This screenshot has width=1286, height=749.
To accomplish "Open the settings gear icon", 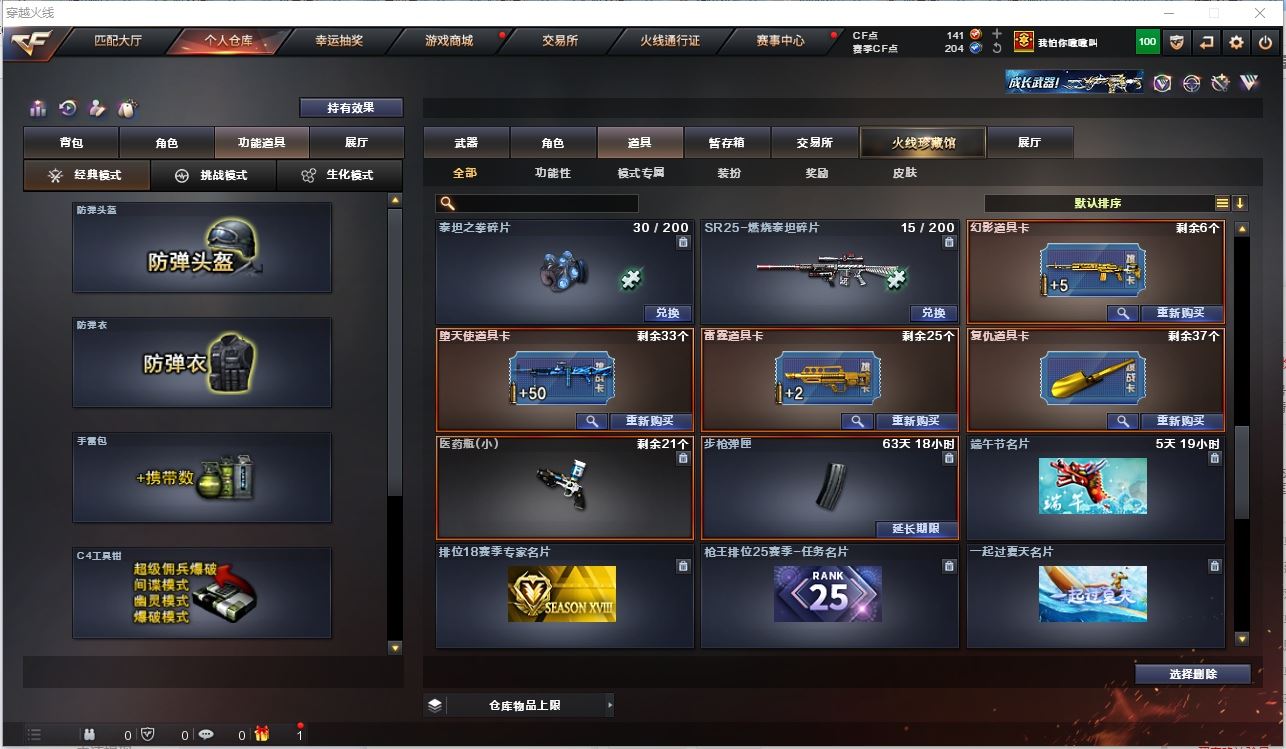I will pos(1237,42).
